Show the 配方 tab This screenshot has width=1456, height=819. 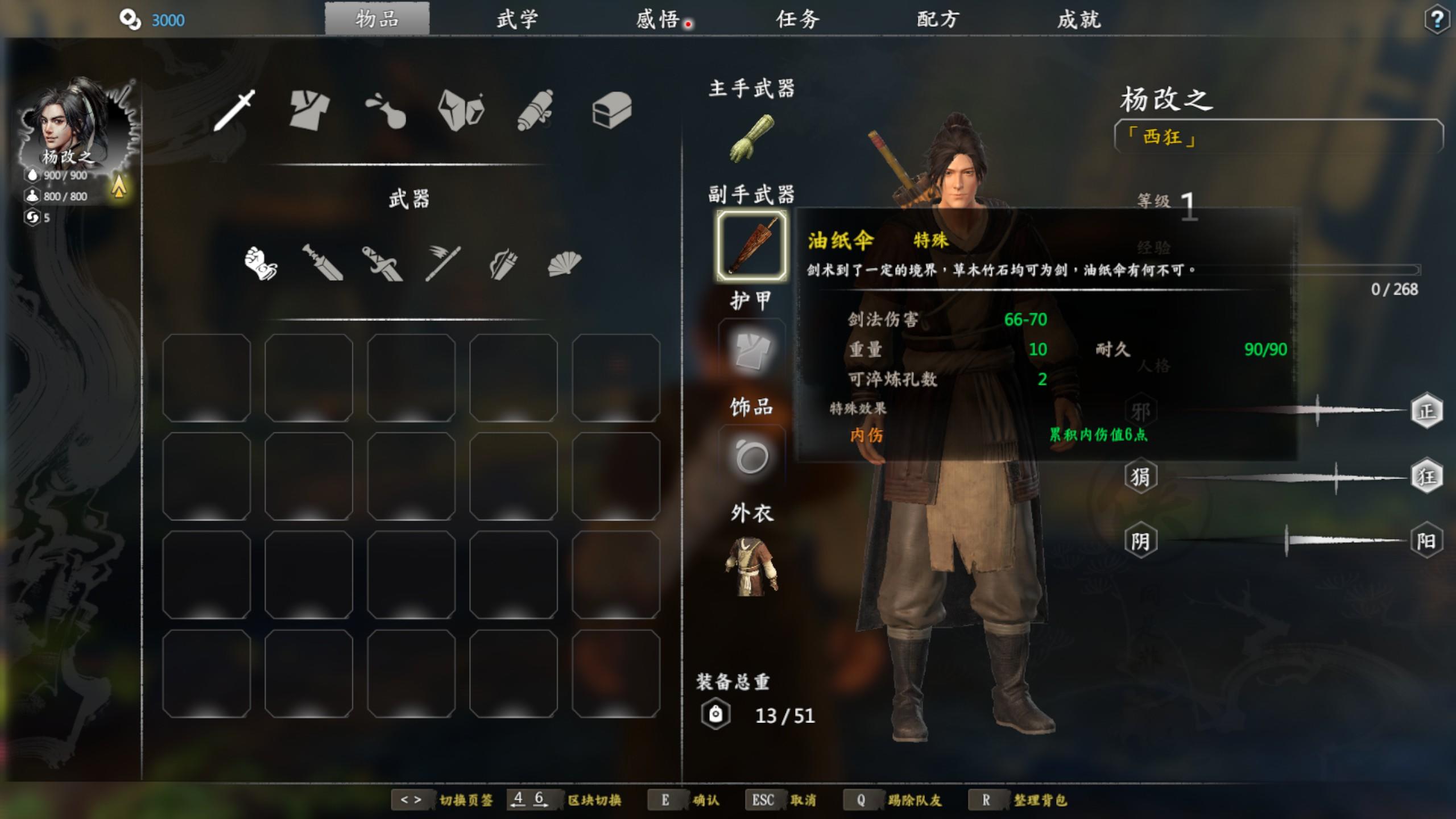(x=938, y=19)
